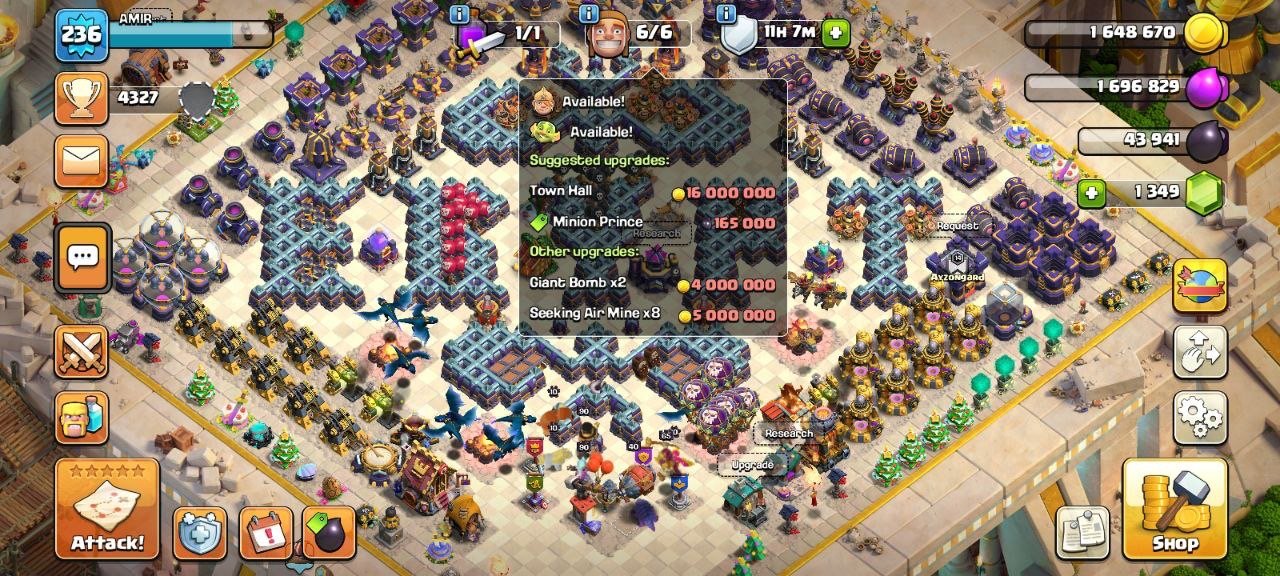Image resolution: width=1280 pixels, height=576 pixels.
Task: Choose the Minion Prince upgrade row
Action: pos(652,223)
